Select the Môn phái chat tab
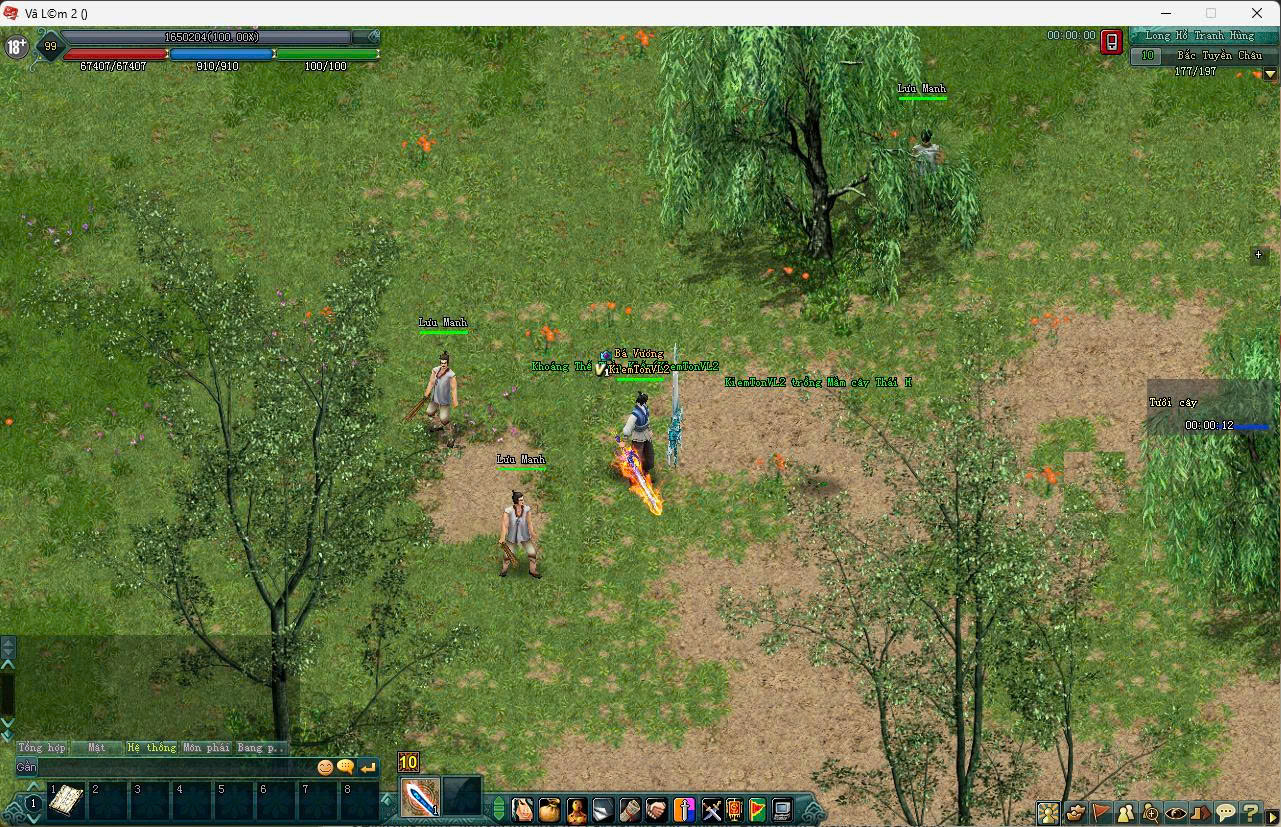The height and width of the screenshot is (827, 1281). tap(206, 747)
